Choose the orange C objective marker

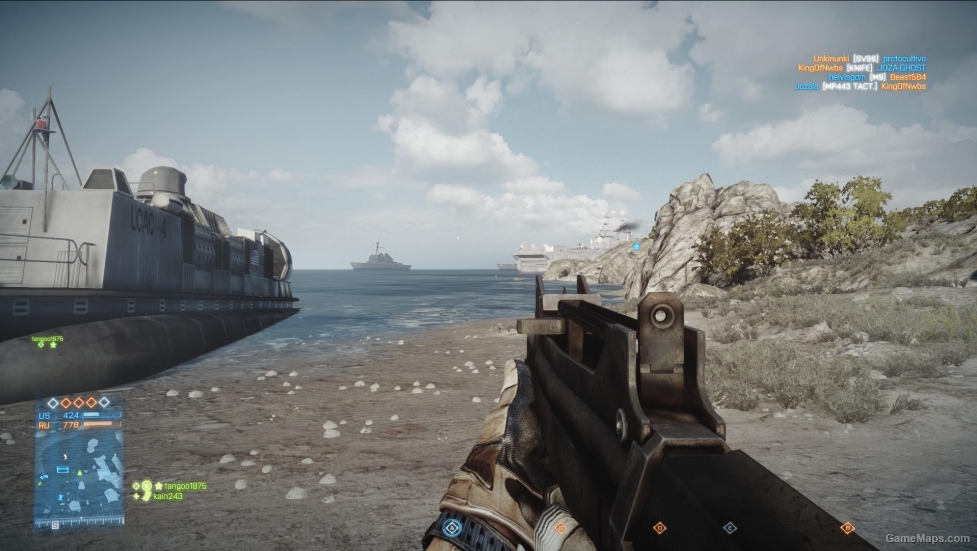pos(560,527)
